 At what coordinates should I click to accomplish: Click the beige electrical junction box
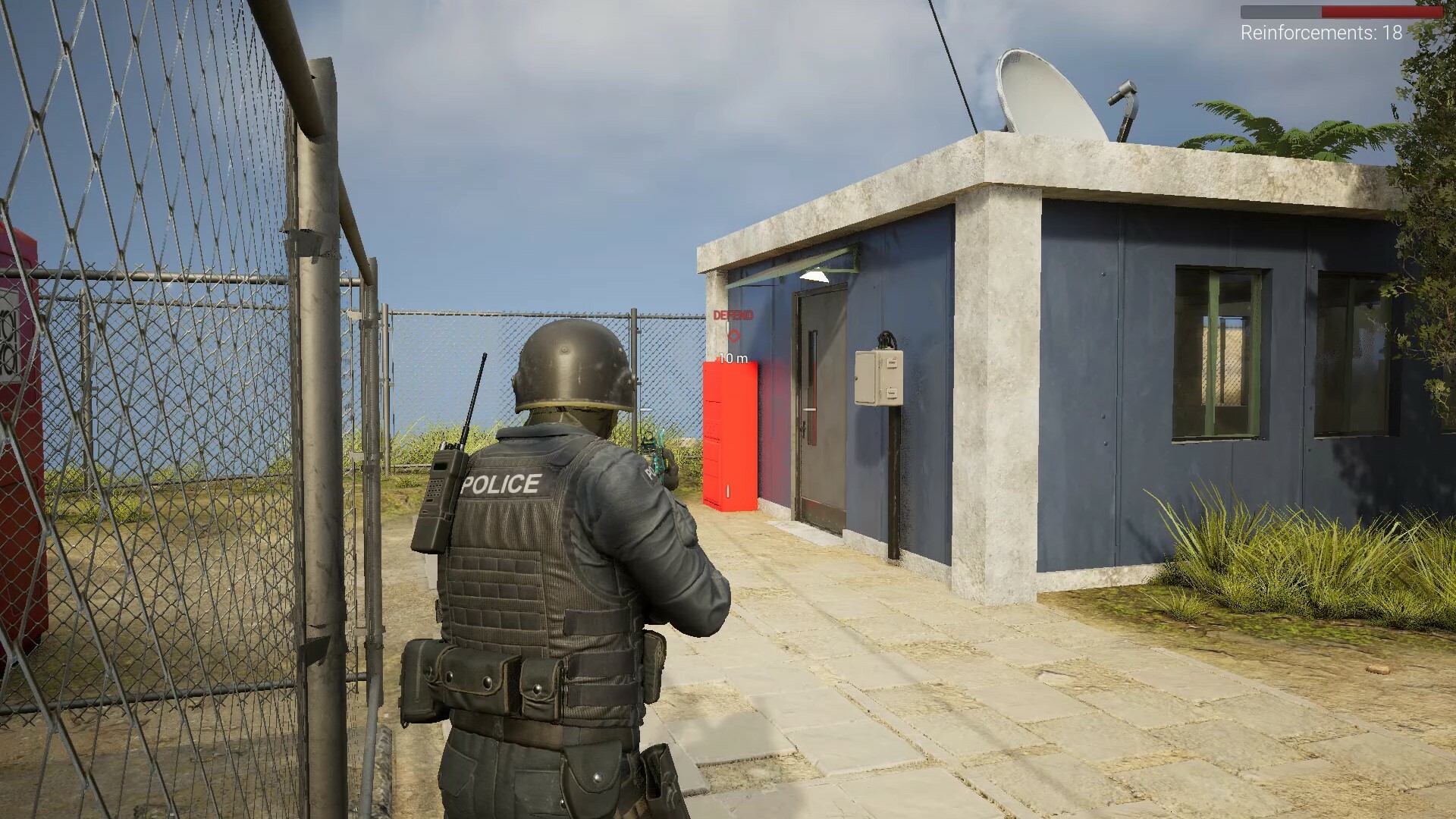coord(880,377)
